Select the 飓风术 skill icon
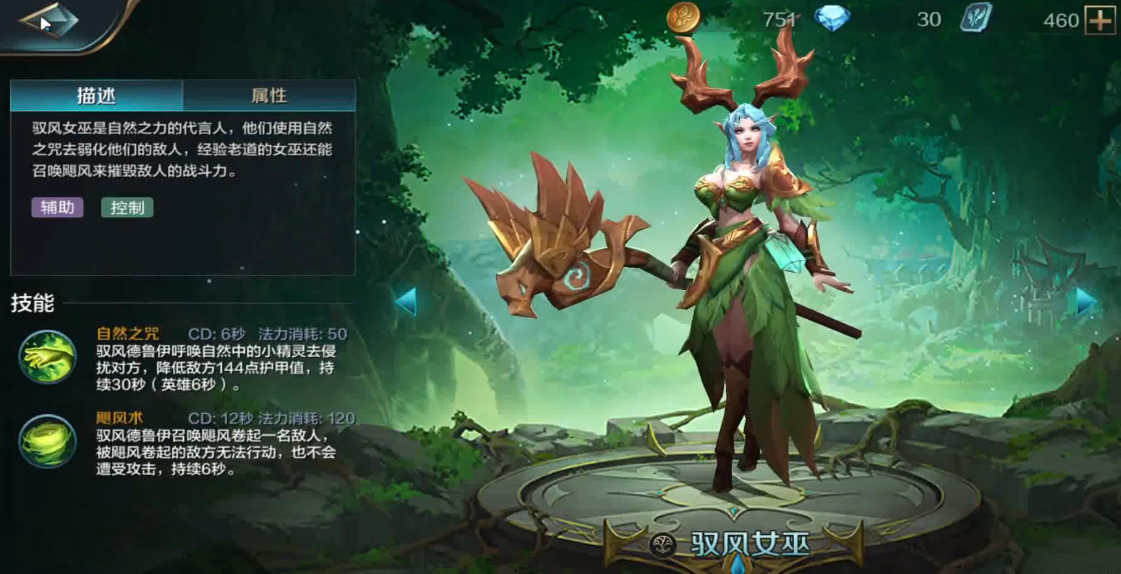The height and width of the screenshot is (574, 1121). pyautogui.click(x=47, y=441)
